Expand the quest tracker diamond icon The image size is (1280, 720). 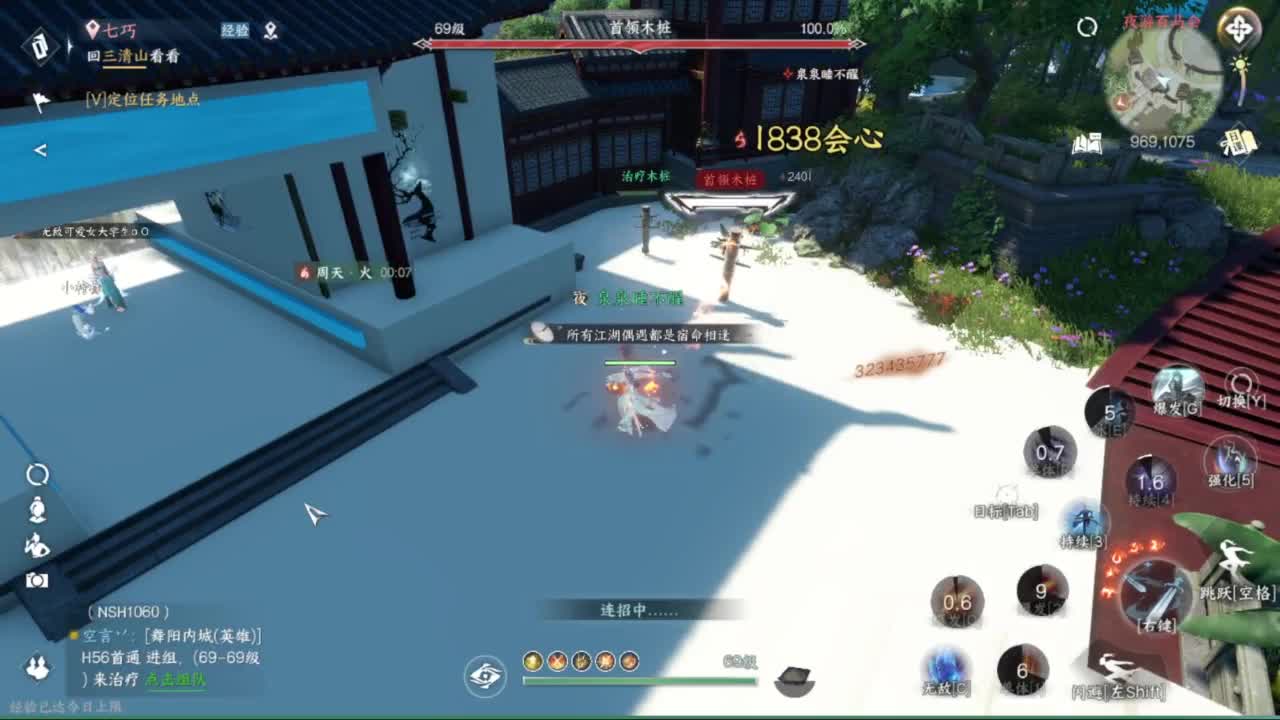40,48
